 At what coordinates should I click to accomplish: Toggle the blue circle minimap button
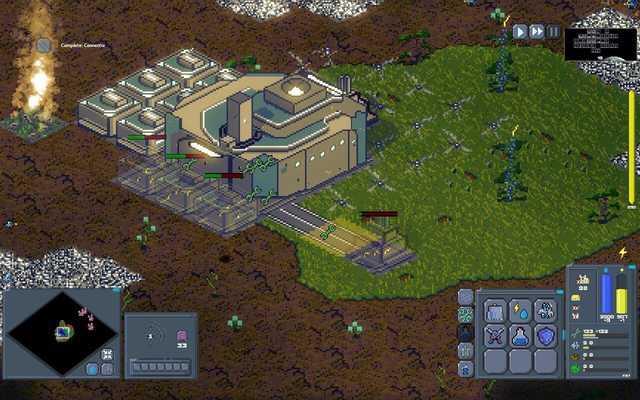click(92, 368)
